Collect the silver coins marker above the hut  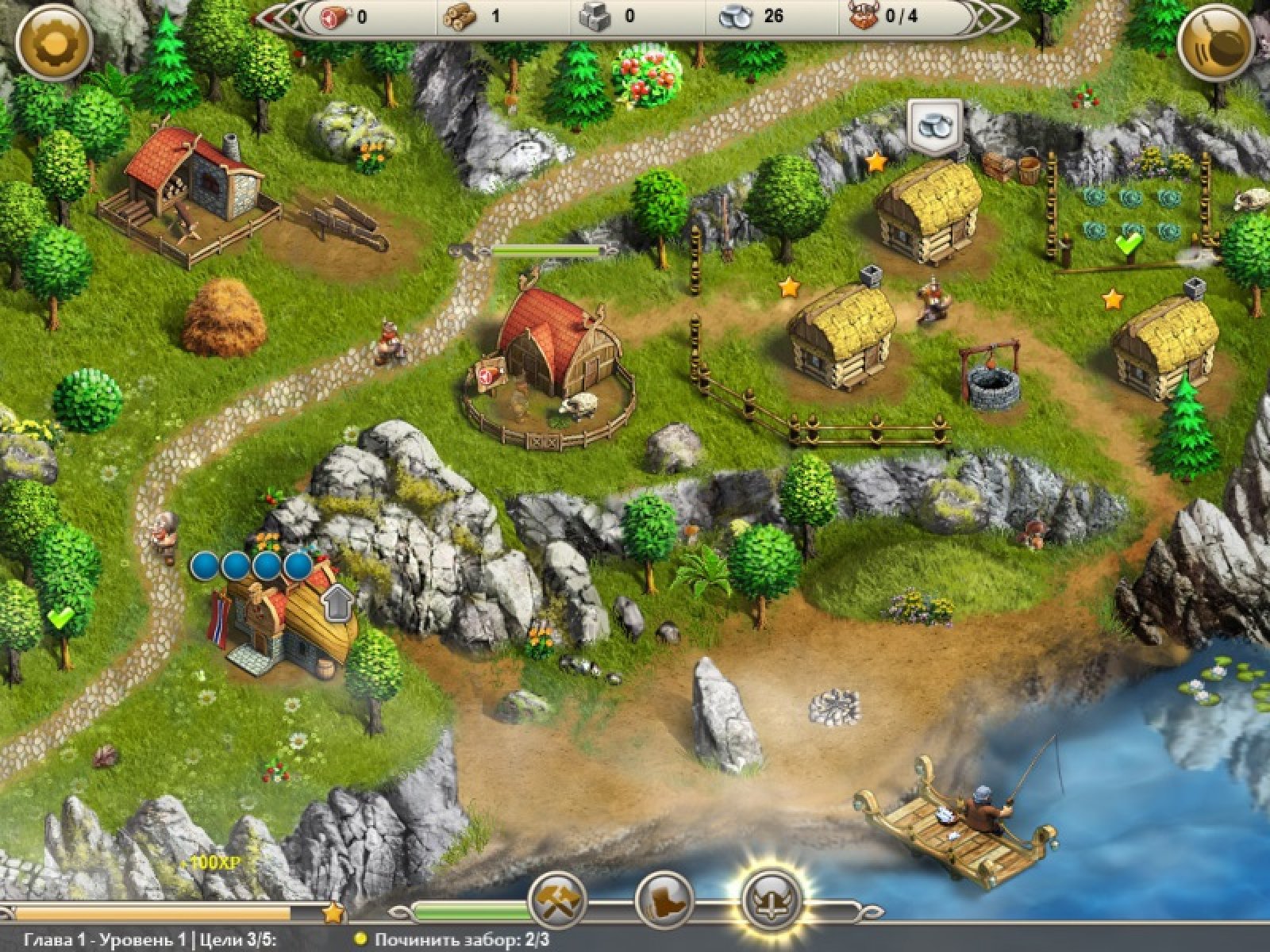[934, 125]
